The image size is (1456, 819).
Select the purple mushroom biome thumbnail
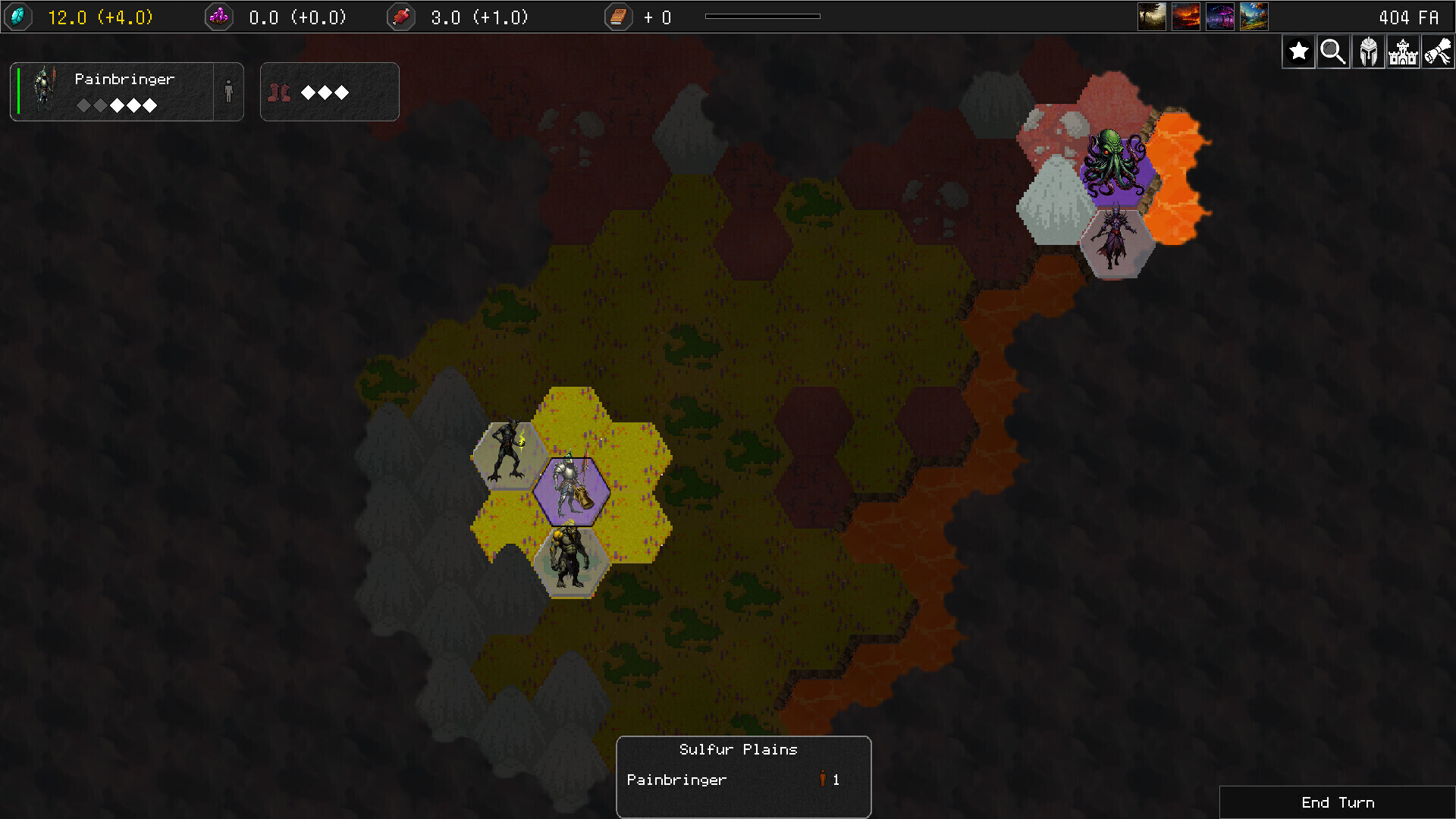(1220, 16)
